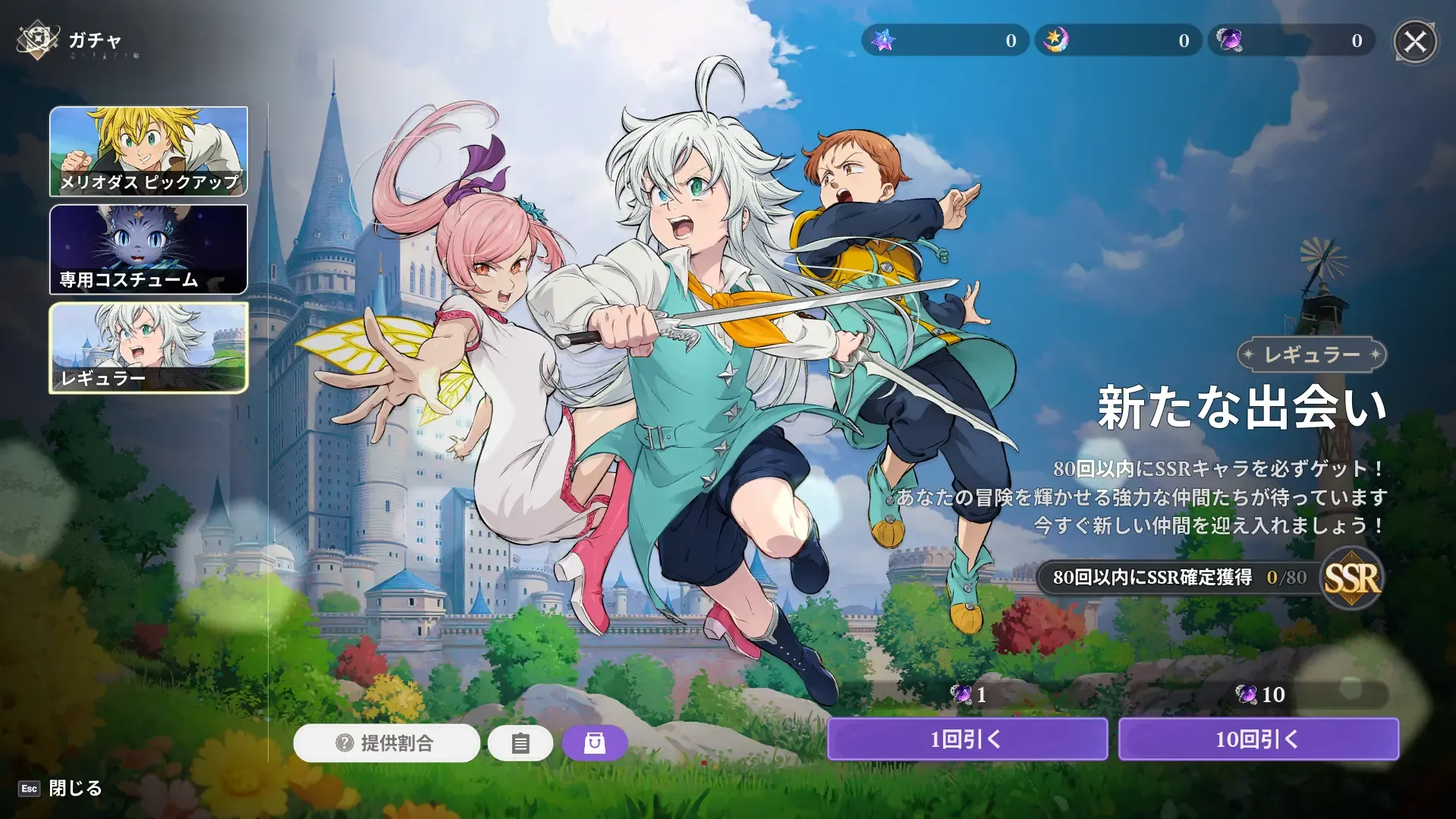Screen dimensions: 1456x819
Task: Switch to the 専用コスチューム banner
Action: click(149, 250)
